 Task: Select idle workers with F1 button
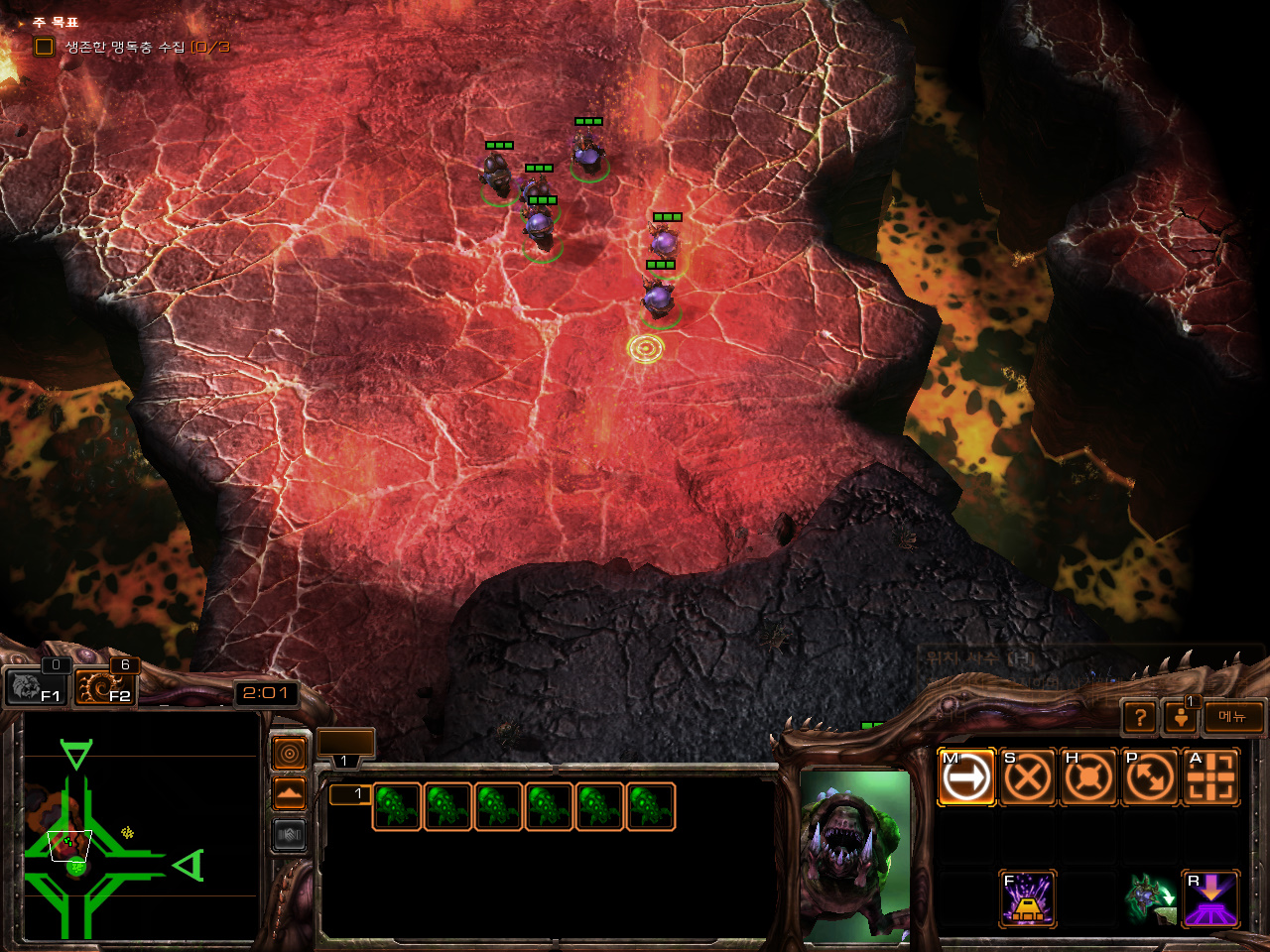(36, 686)
